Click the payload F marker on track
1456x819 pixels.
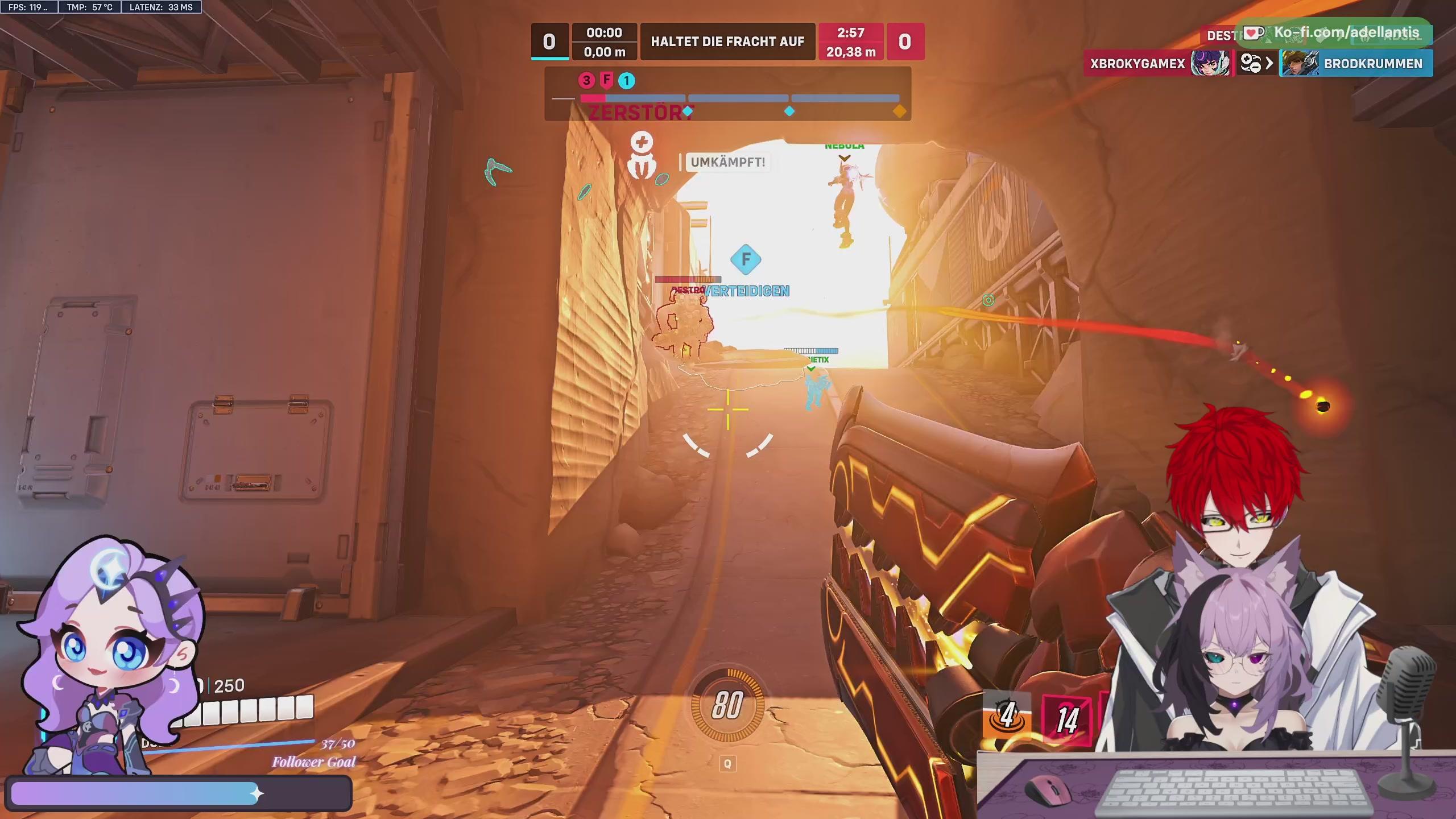[x=606, y=80]
